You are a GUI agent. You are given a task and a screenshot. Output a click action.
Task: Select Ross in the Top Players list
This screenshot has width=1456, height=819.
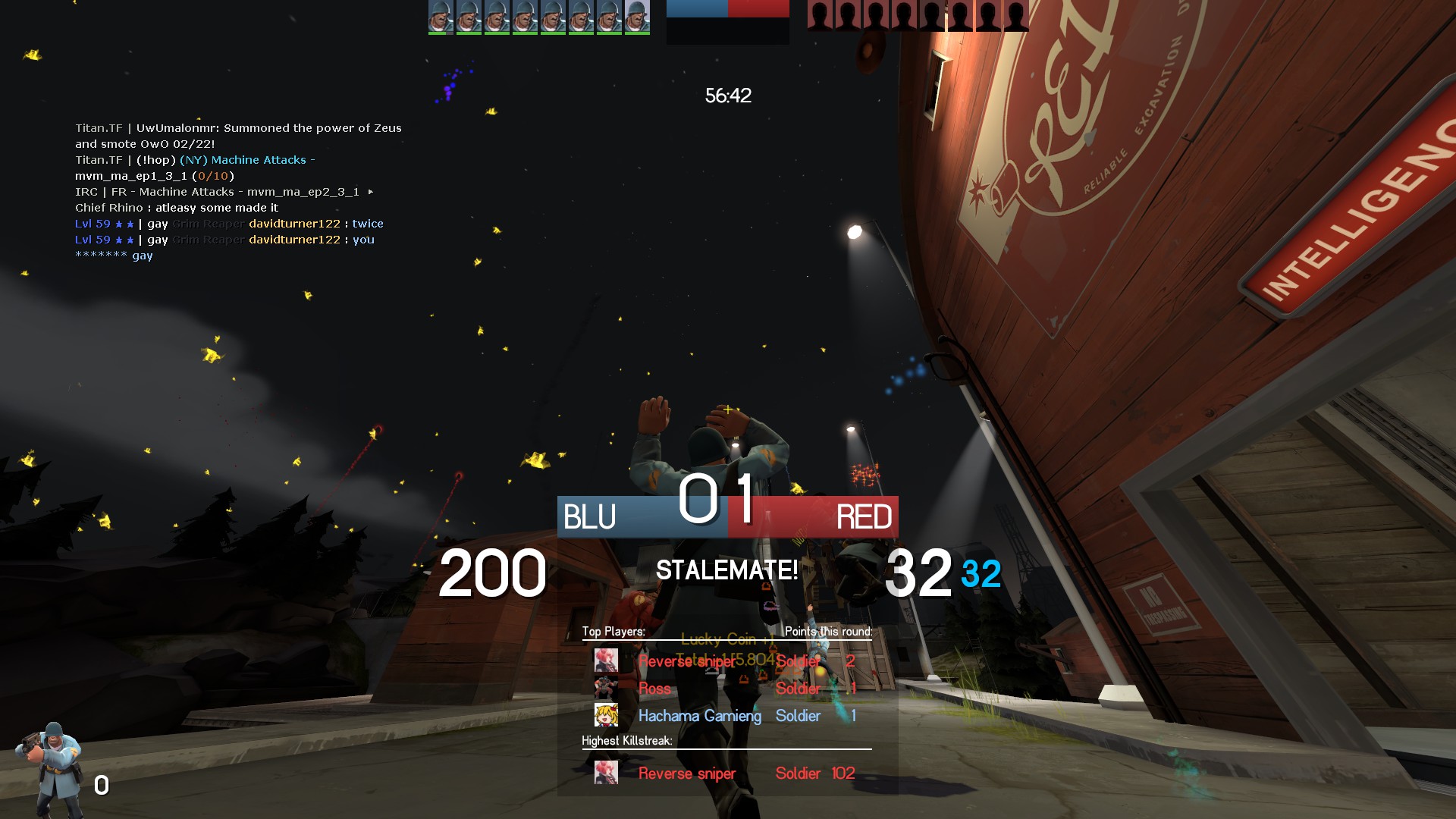coord(726,689)
